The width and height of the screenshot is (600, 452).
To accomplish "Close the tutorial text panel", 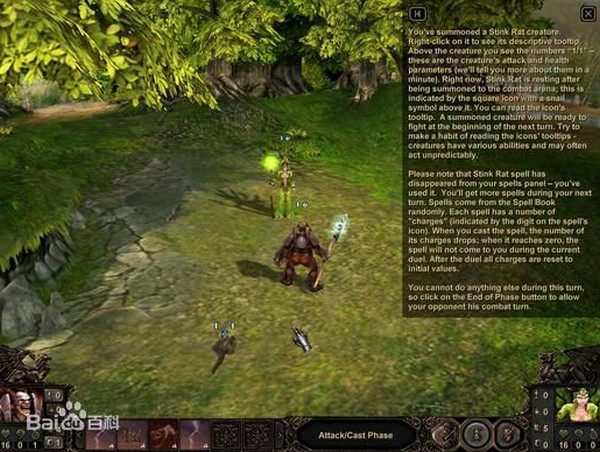I will 587,12.
